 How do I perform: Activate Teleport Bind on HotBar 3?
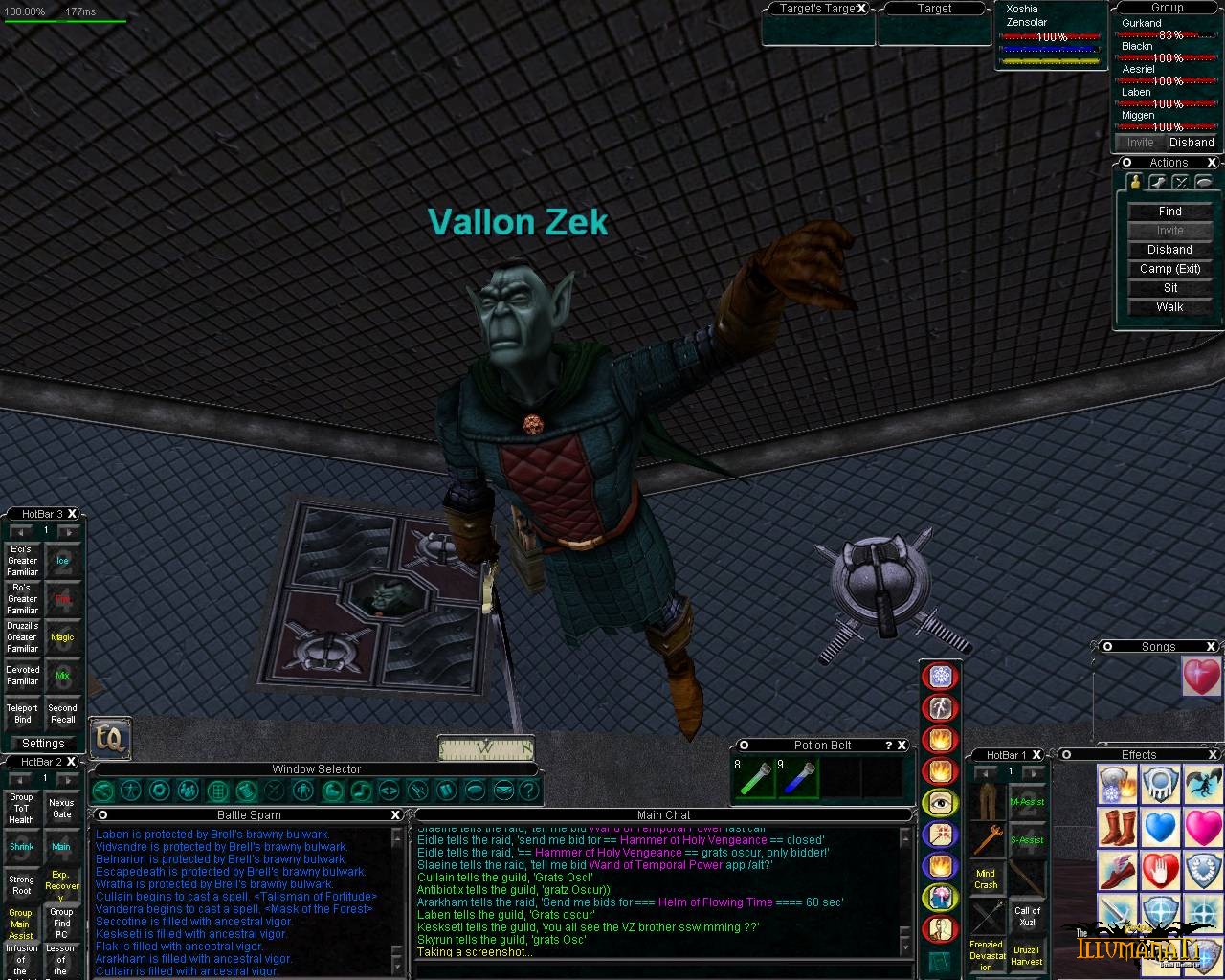23,714
